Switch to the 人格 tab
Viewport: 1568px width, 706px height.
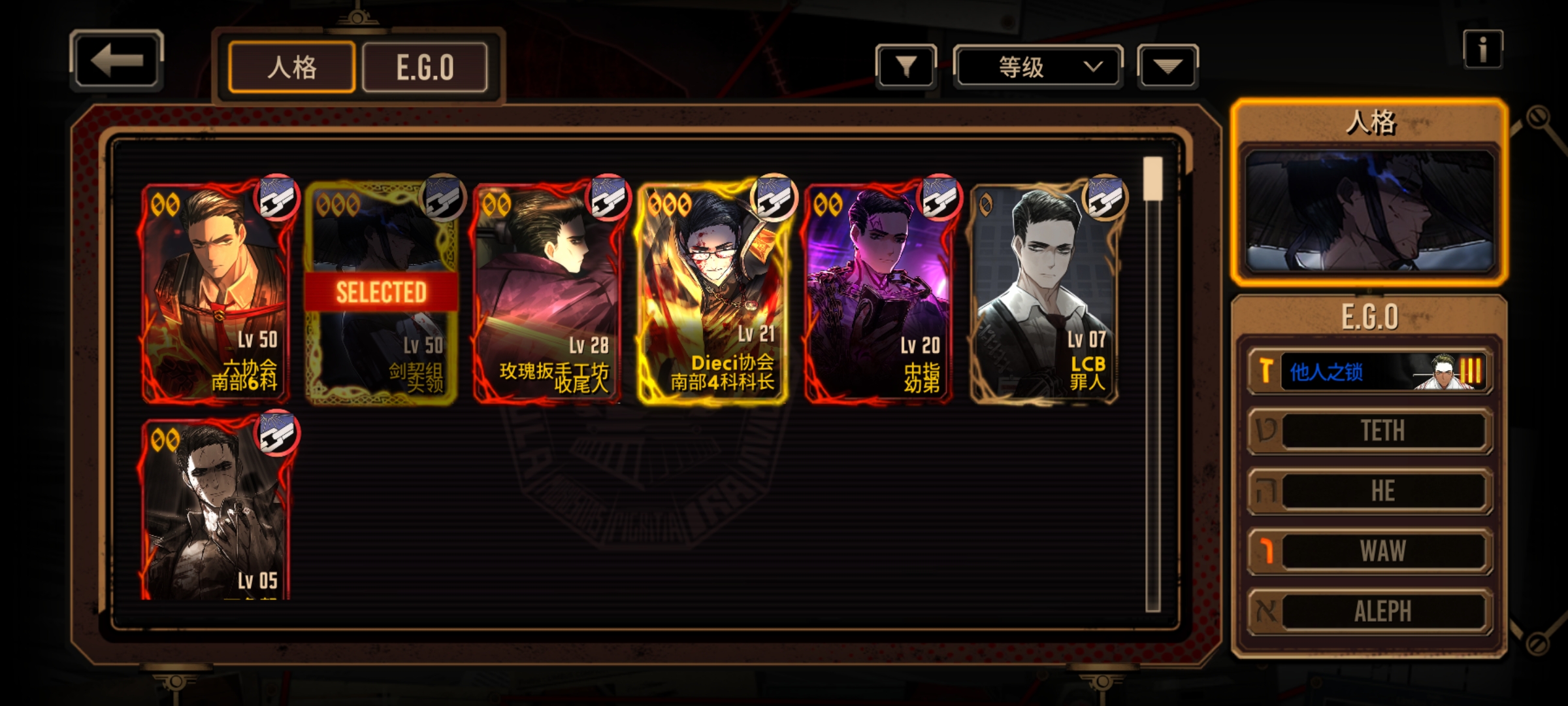(x=291, y=67)
